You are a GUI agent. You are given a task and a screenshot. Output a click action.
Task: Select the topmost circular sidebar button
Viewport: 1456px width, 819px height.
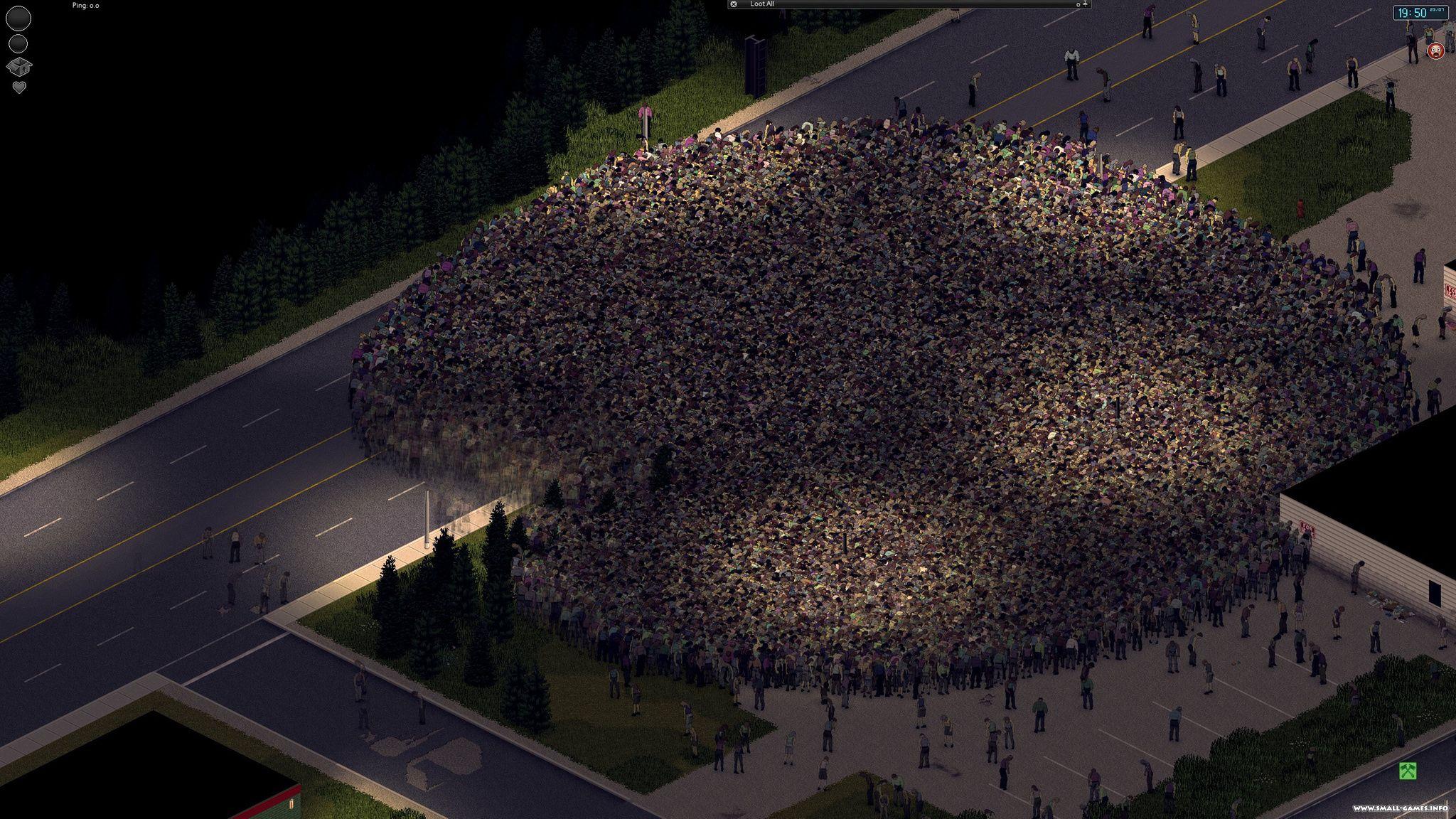[18, 18]
